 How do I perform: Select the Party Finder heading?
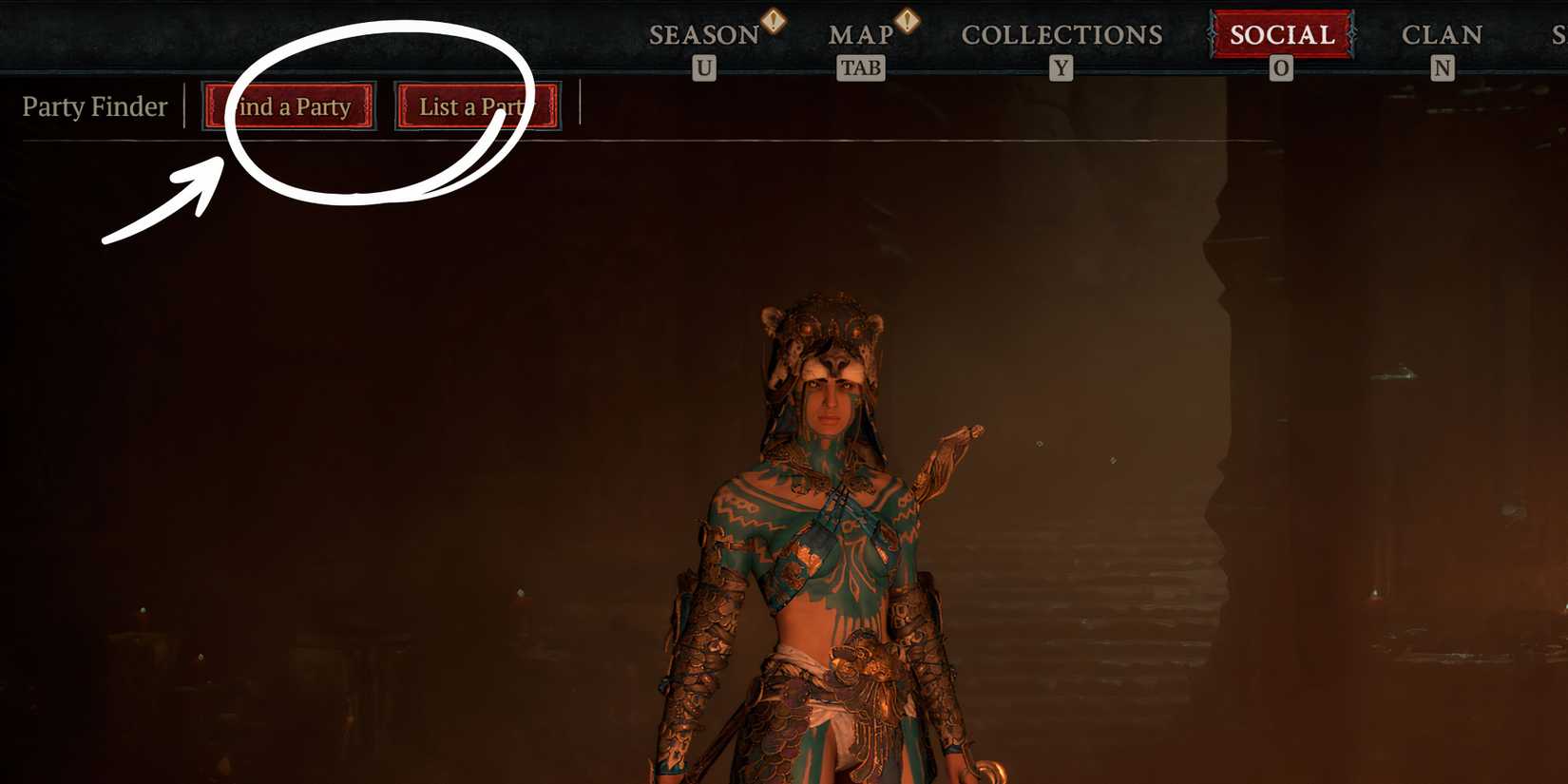pyautogui.click(x=94, y=106)
